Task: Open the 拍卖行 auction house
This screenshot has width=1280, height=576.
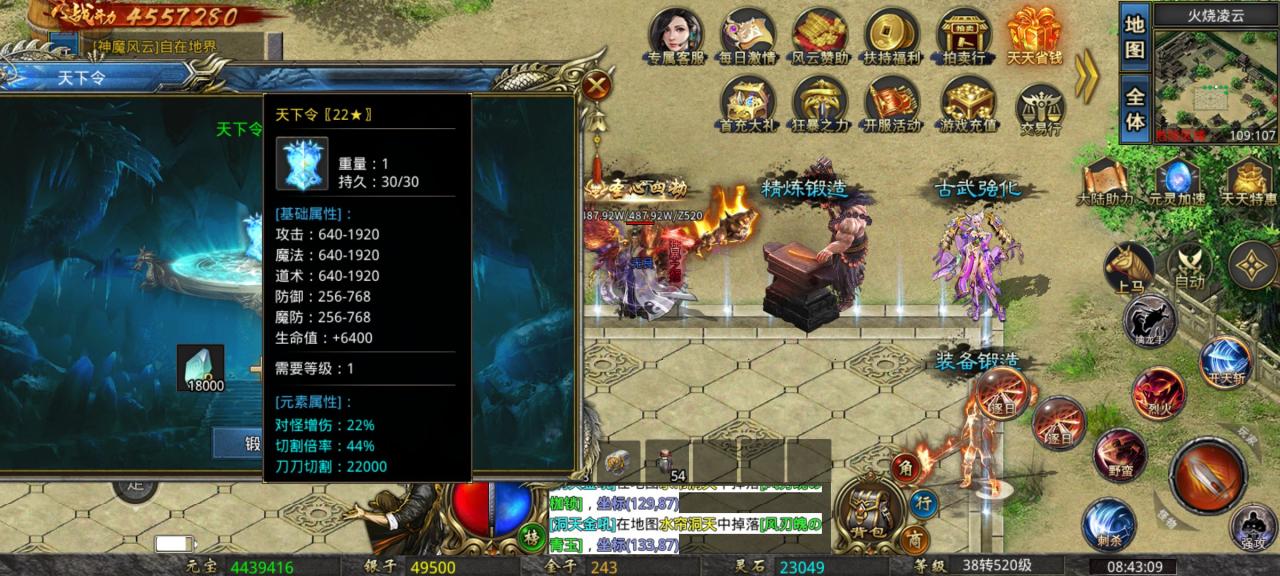Action: click(x=964, y=35)
